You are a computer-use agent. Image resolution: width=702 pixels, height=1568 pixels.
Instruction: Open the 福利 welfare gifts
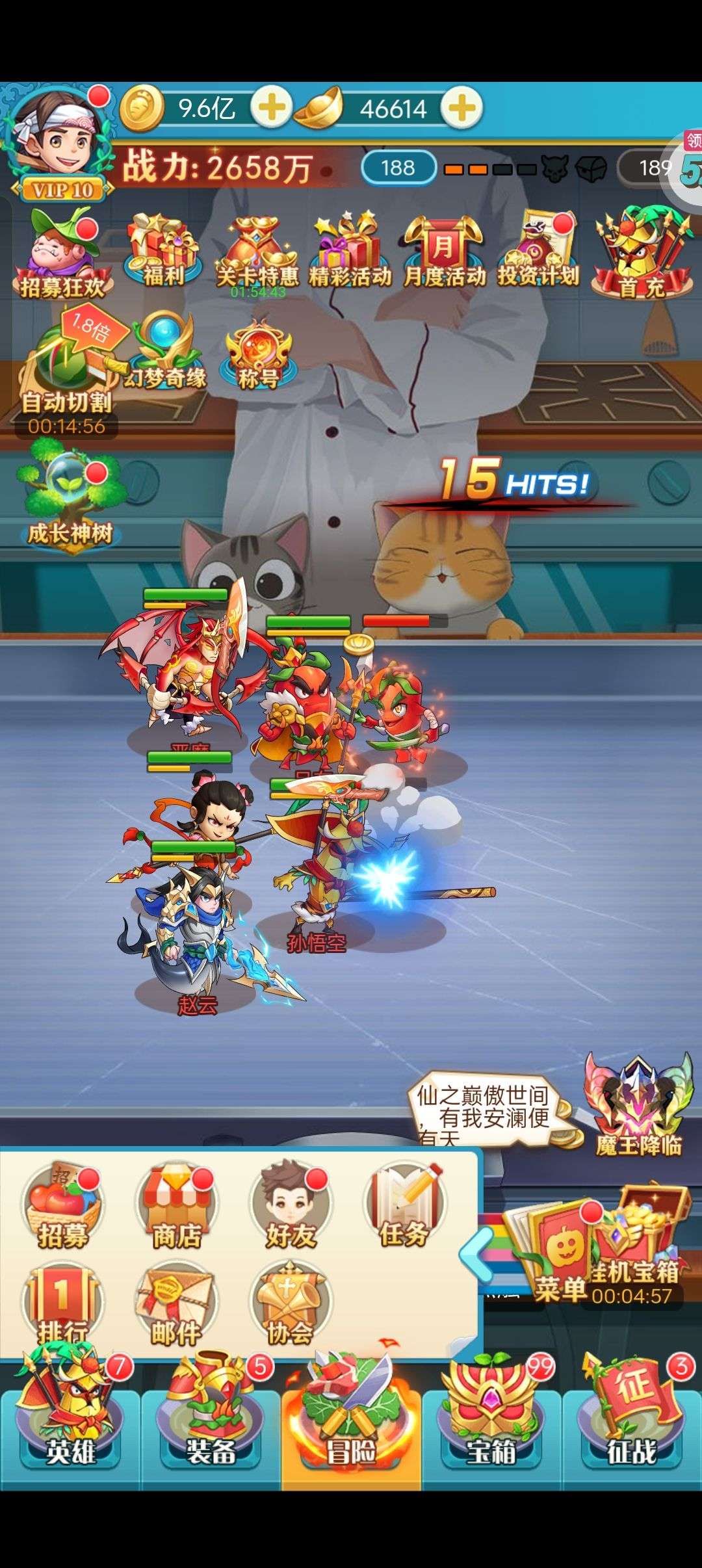coord(162,251)
